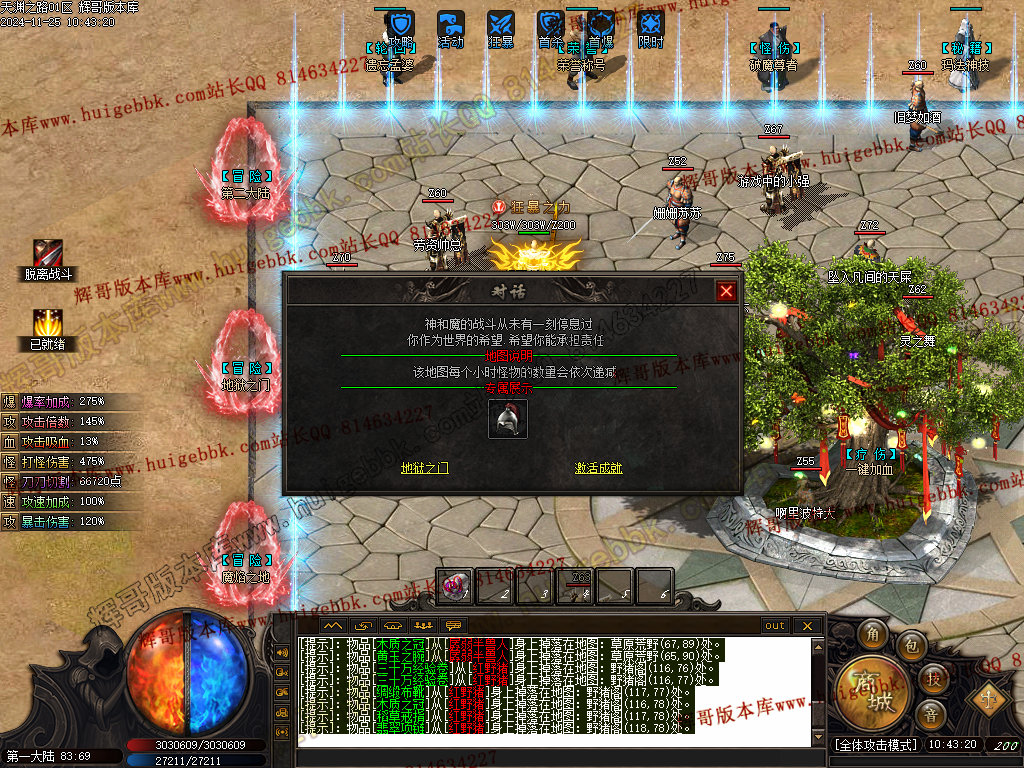This screenshot has width=1024, height=768.
Task: Click the 脱离战斗 leave-combat icon
Action: coord(48,256)
